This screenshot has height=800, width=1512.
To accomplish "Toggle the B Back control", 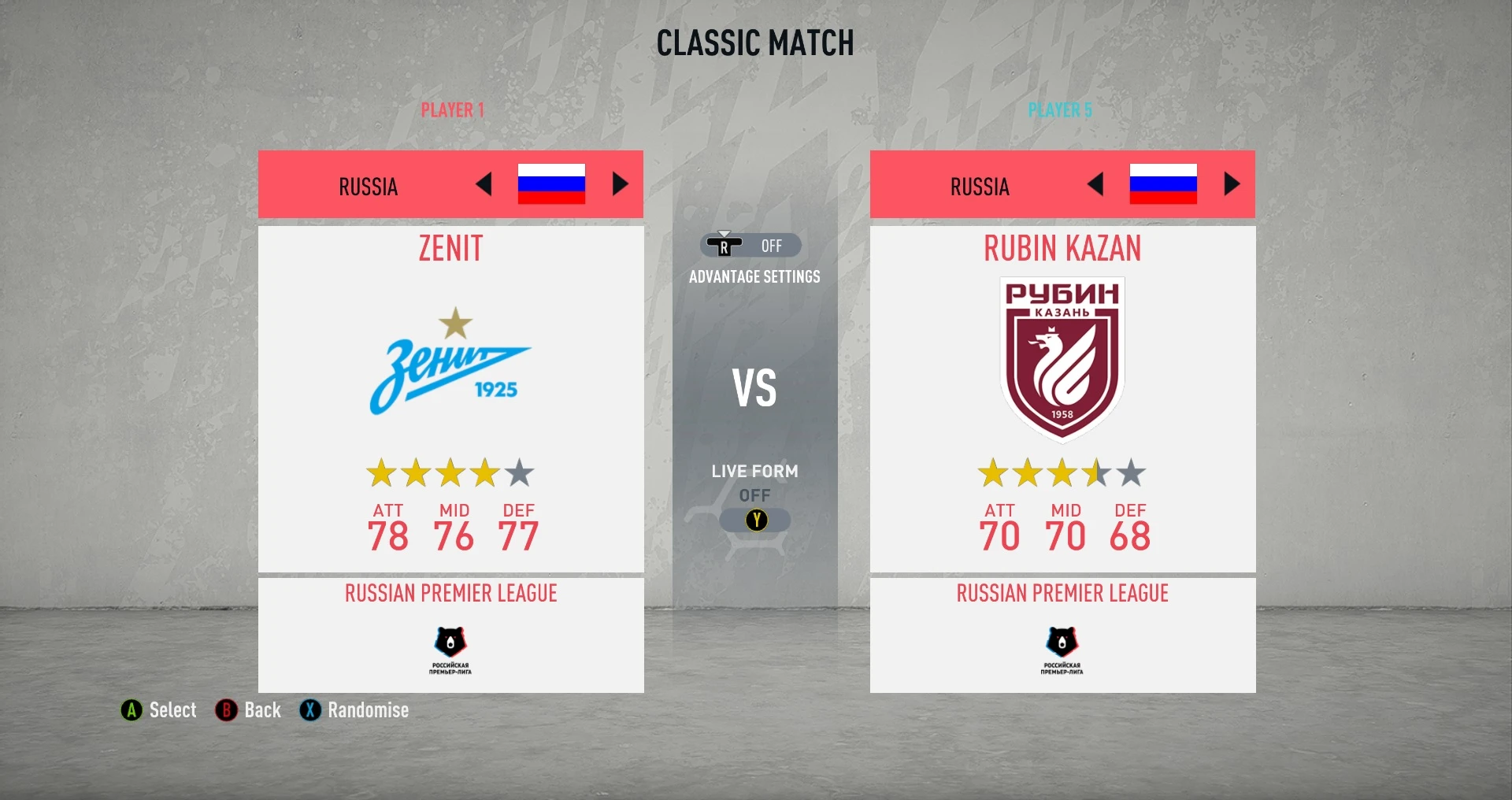I will tap(226, 710).
